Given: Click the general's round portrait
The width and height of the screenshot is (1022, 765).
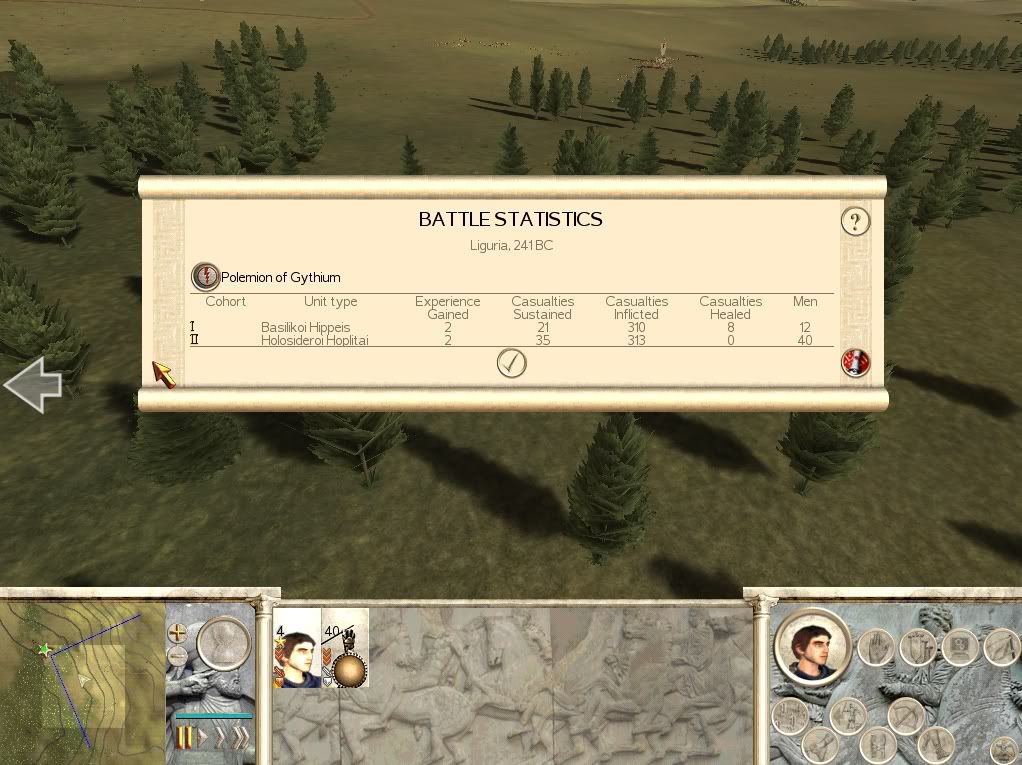Looking at the screenshot, I should 811,648.
